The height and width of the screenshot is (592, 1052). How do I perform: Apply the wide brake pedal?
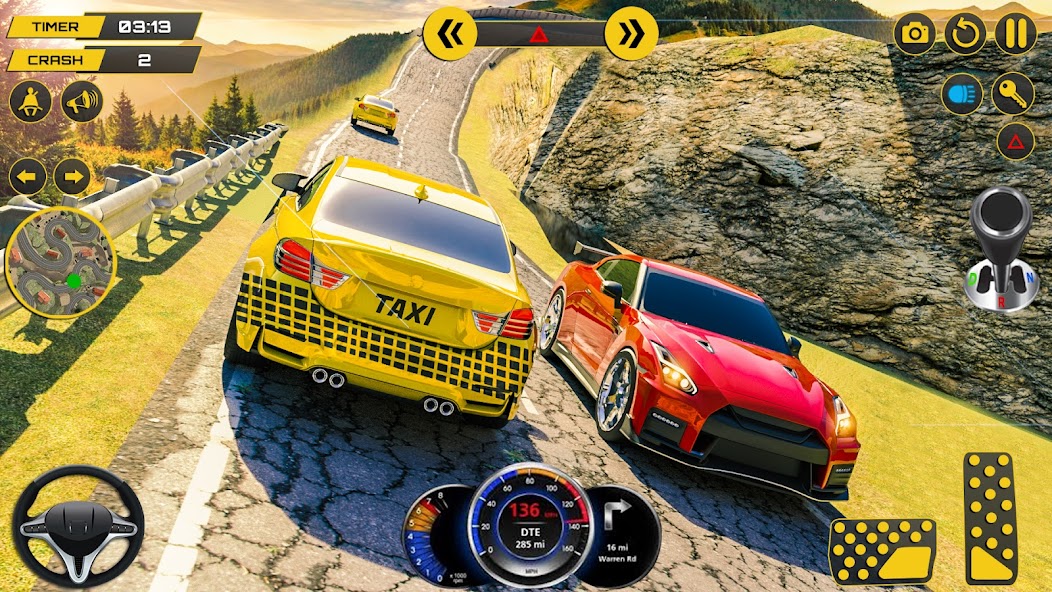(x=882, y=551)
